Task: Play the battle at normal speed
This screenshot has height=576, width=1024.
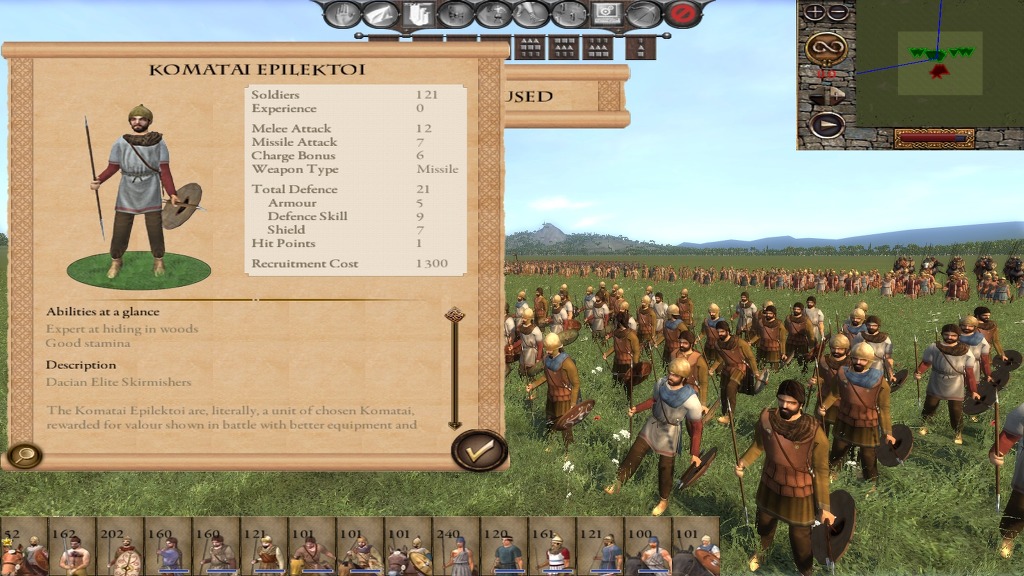Action: click(826, 124)
